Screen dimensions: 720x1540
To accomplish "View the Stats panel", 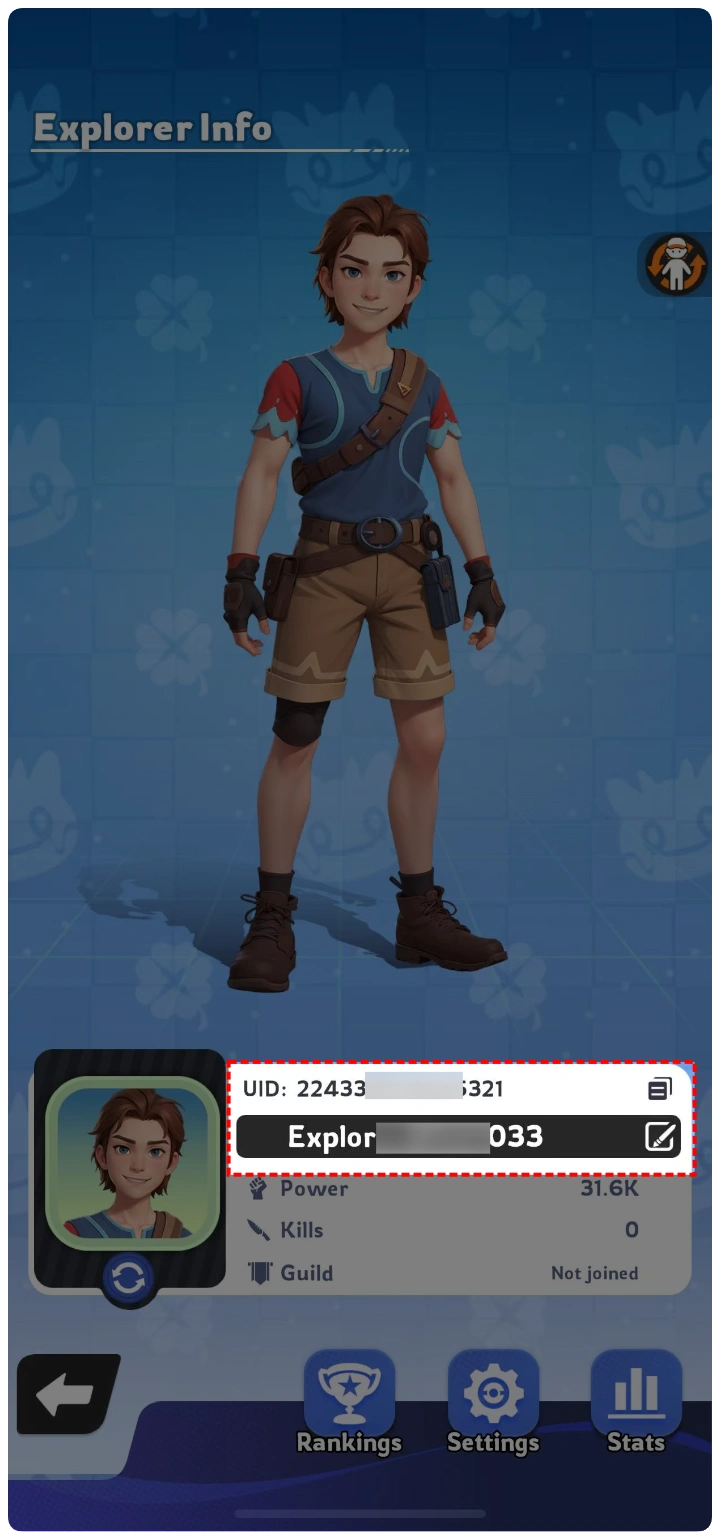I will 636,1397.
